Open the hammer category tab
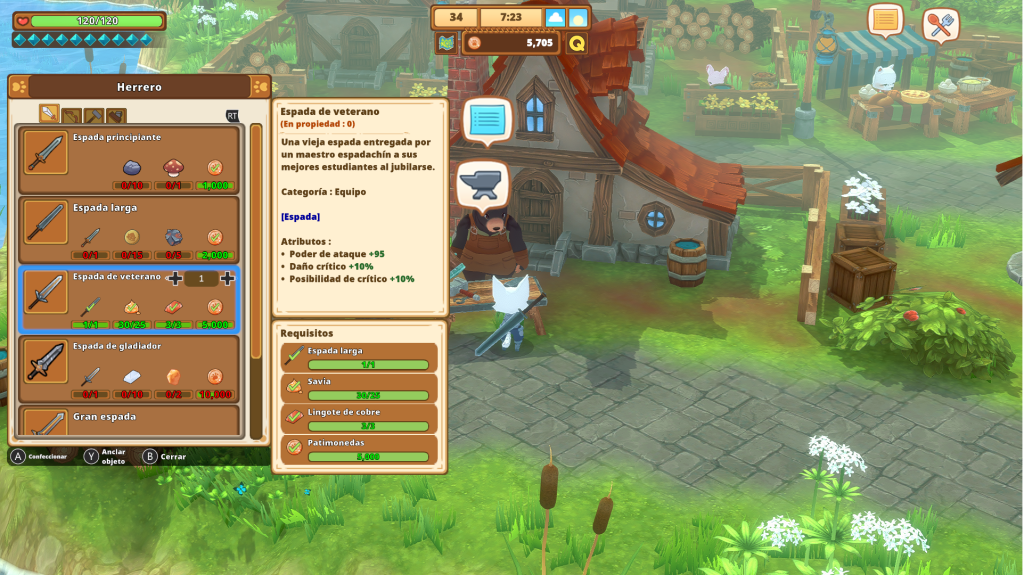Screen dimensions: 1024x575 point(93,115)
